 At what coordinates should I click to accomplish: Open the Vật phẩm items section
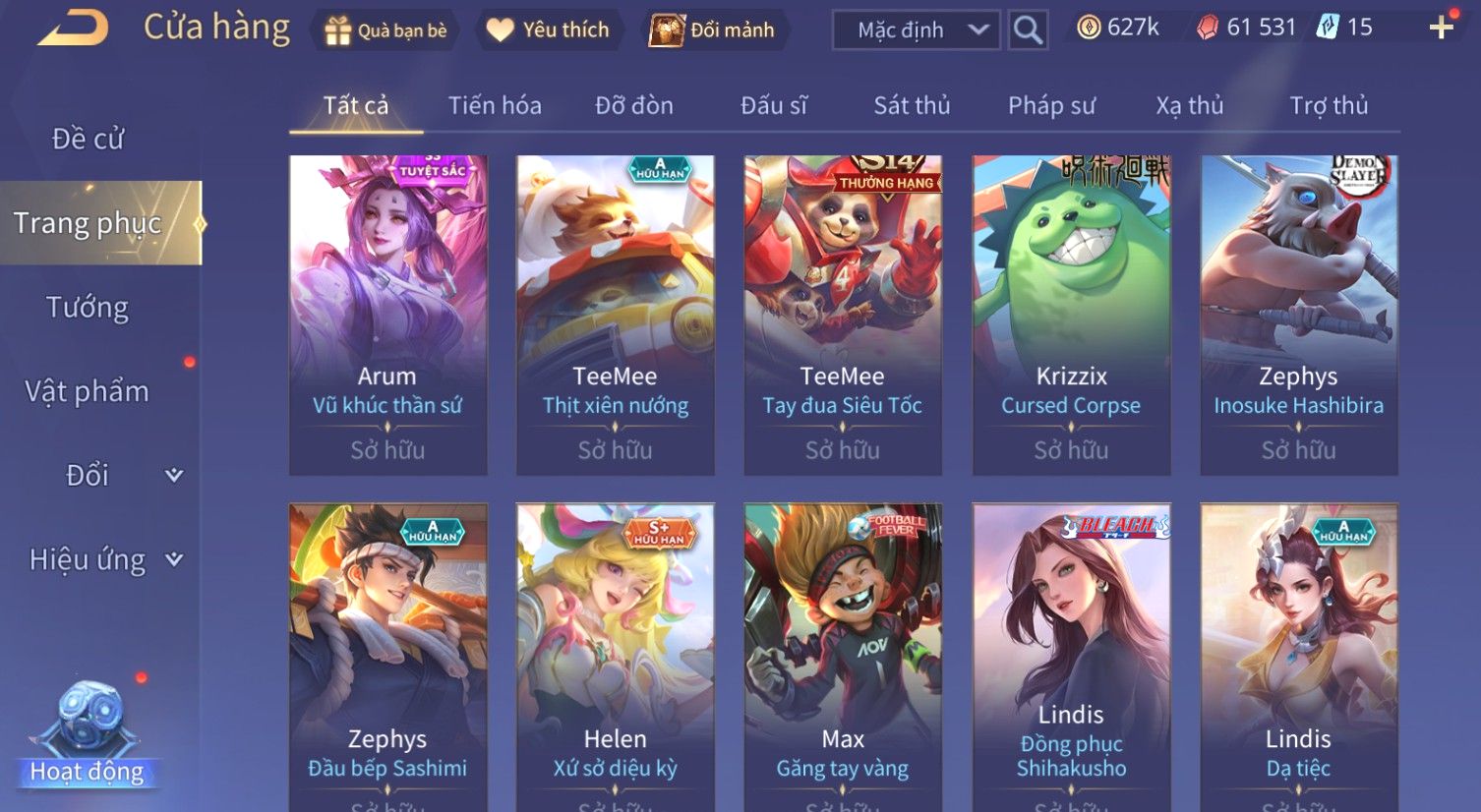(x=88, y=391)
